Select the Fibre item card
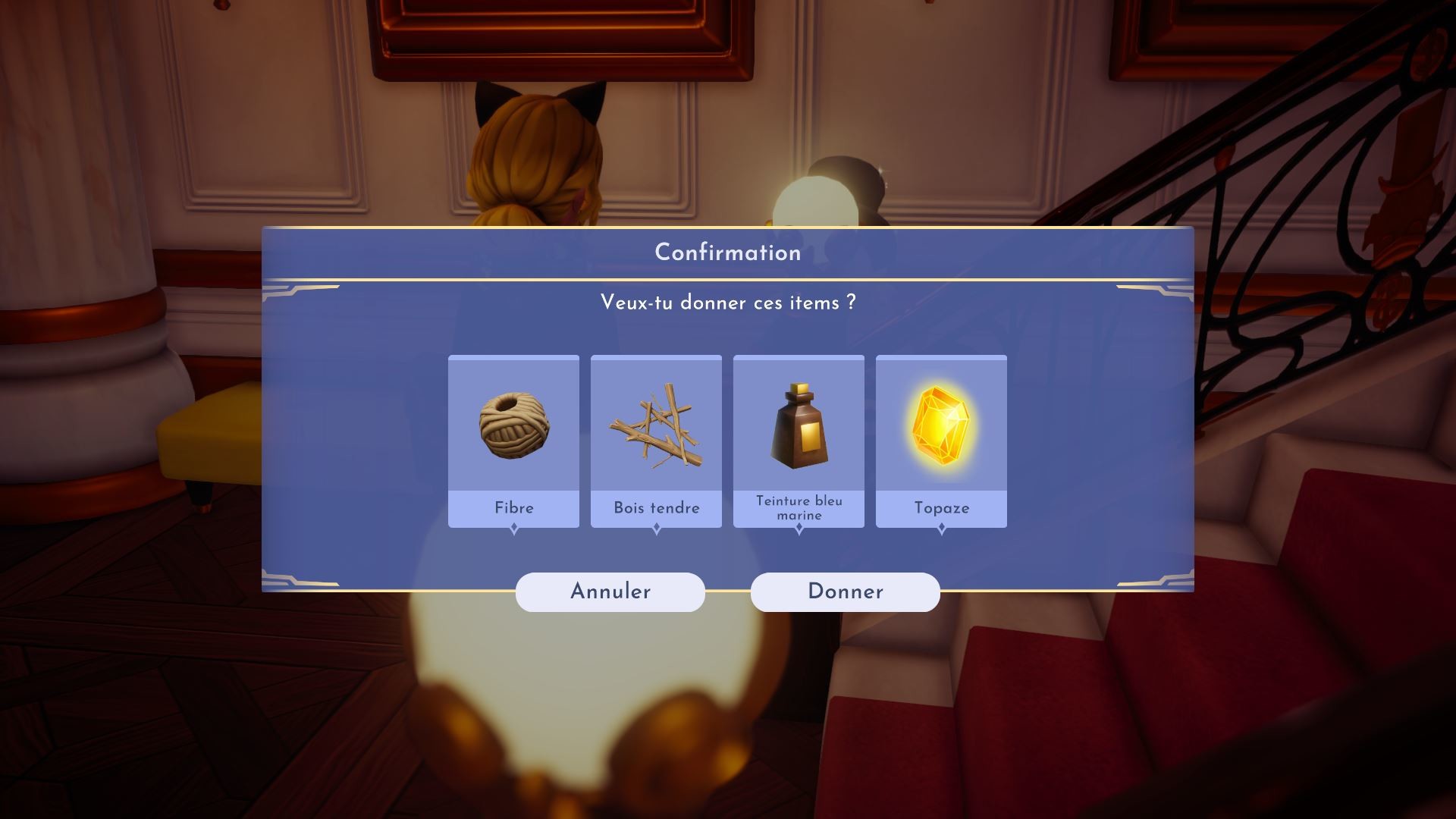The height and width of the screenshot is (819, 1456). [513, 440]
